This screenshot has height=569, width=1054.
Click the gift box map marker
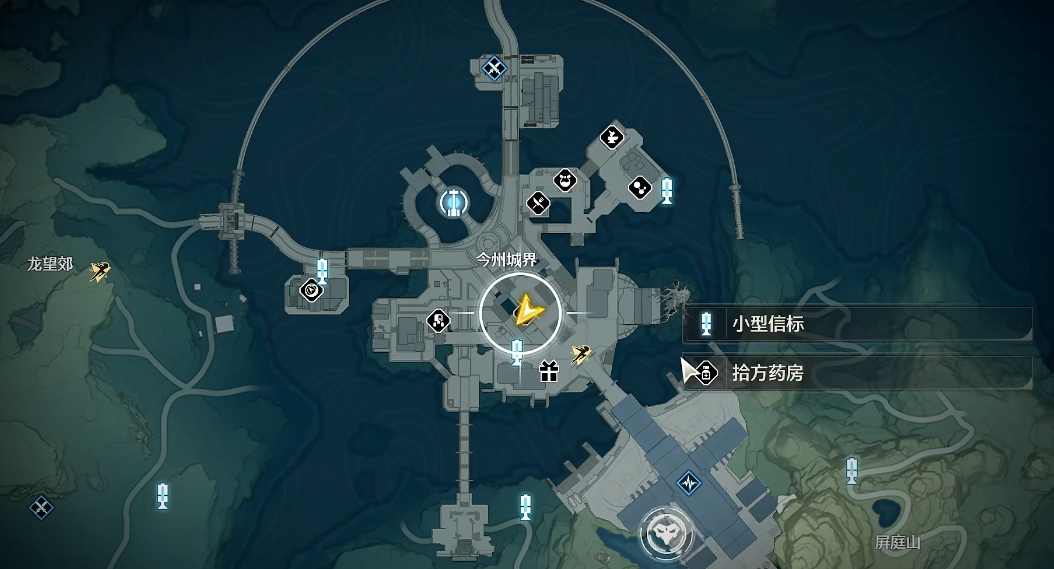coord(547,373)
